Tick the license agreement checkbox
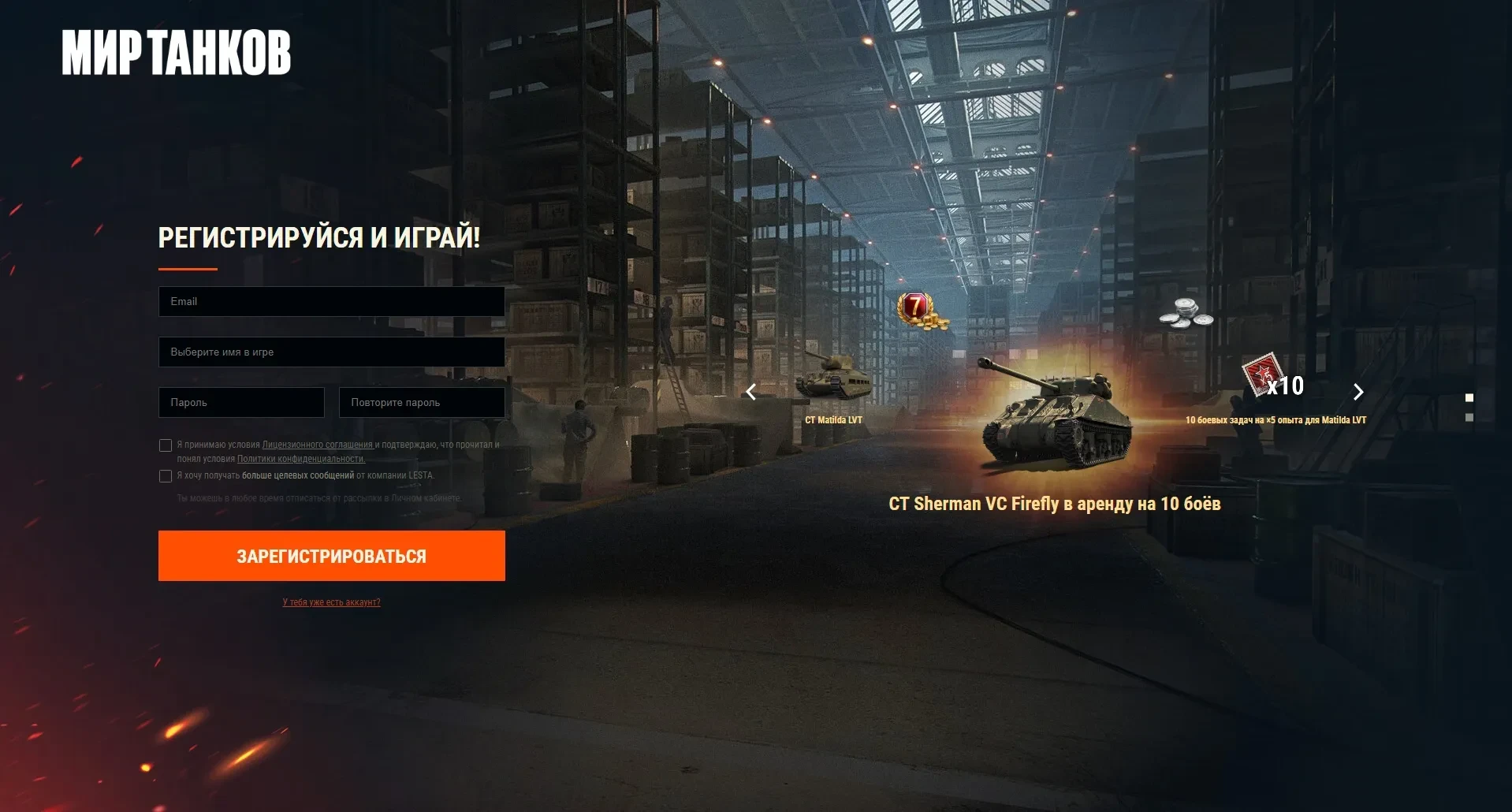Screen dimensions: 1512x812 pyautogui.click(x=166, y=445)
